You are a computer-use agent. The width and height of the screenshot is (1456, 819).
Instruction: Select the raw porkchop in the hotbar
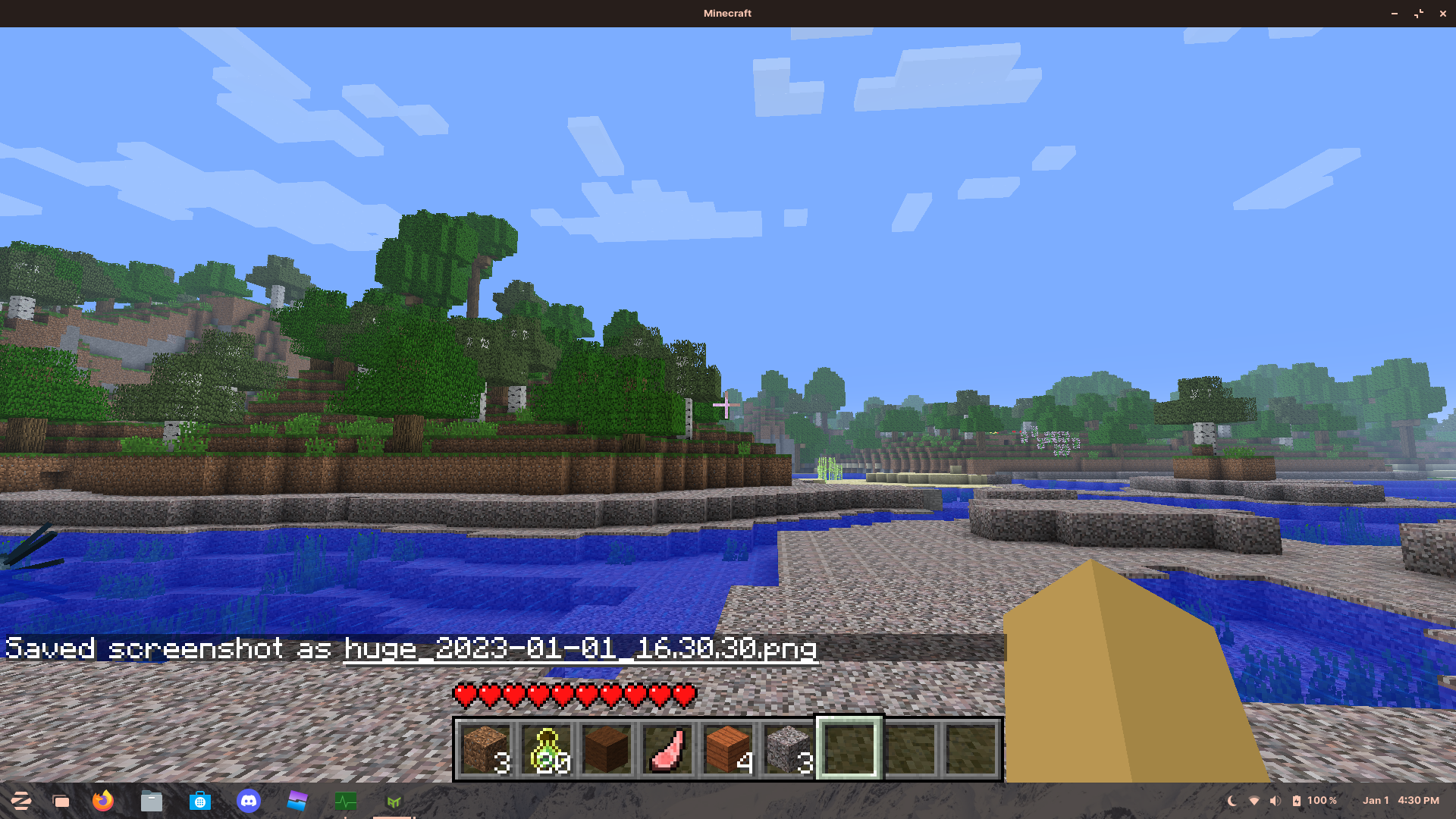coord(667,747)
